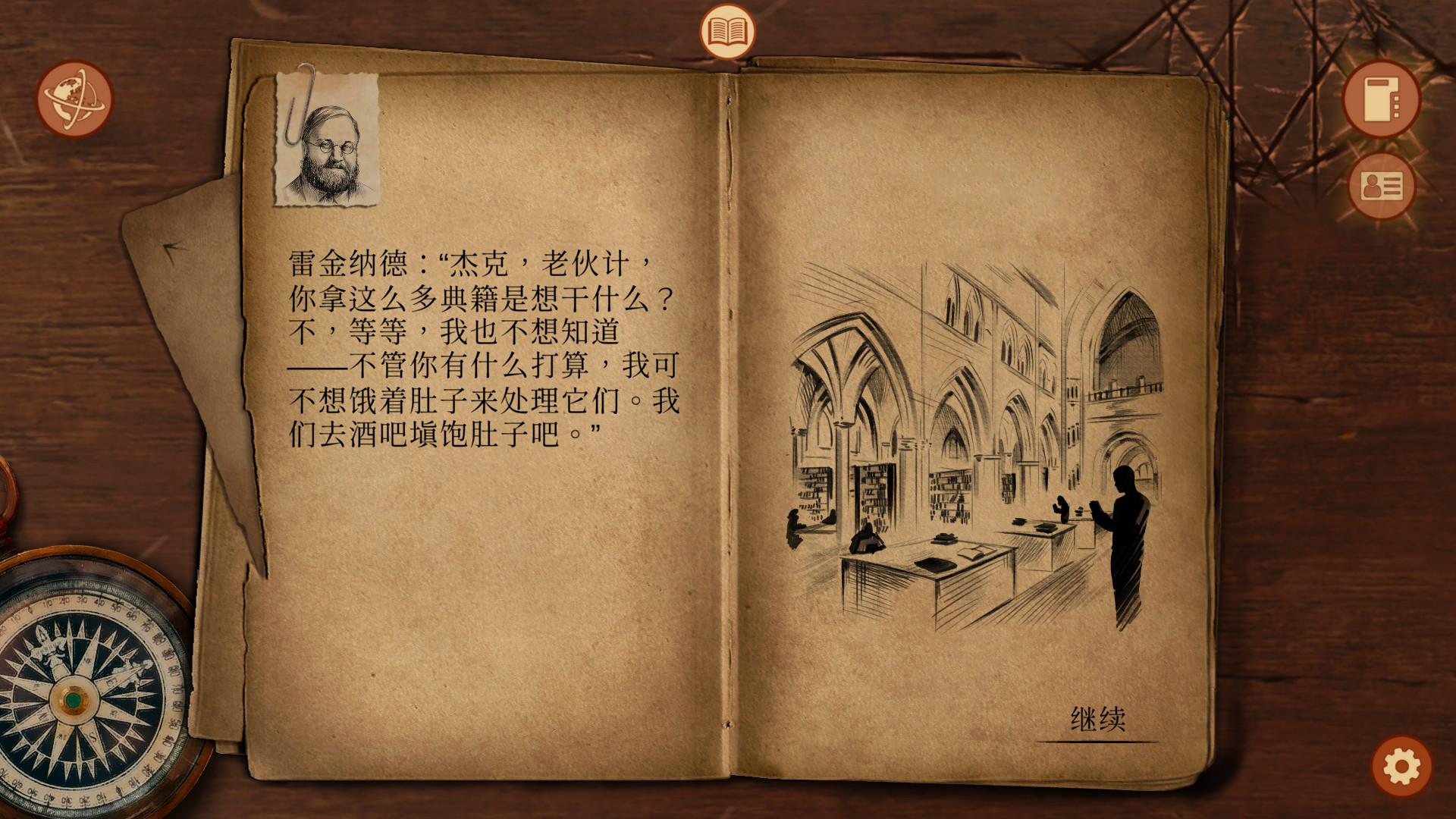
Task: Click the book icon at the top center
Action: tap(726, 30)
